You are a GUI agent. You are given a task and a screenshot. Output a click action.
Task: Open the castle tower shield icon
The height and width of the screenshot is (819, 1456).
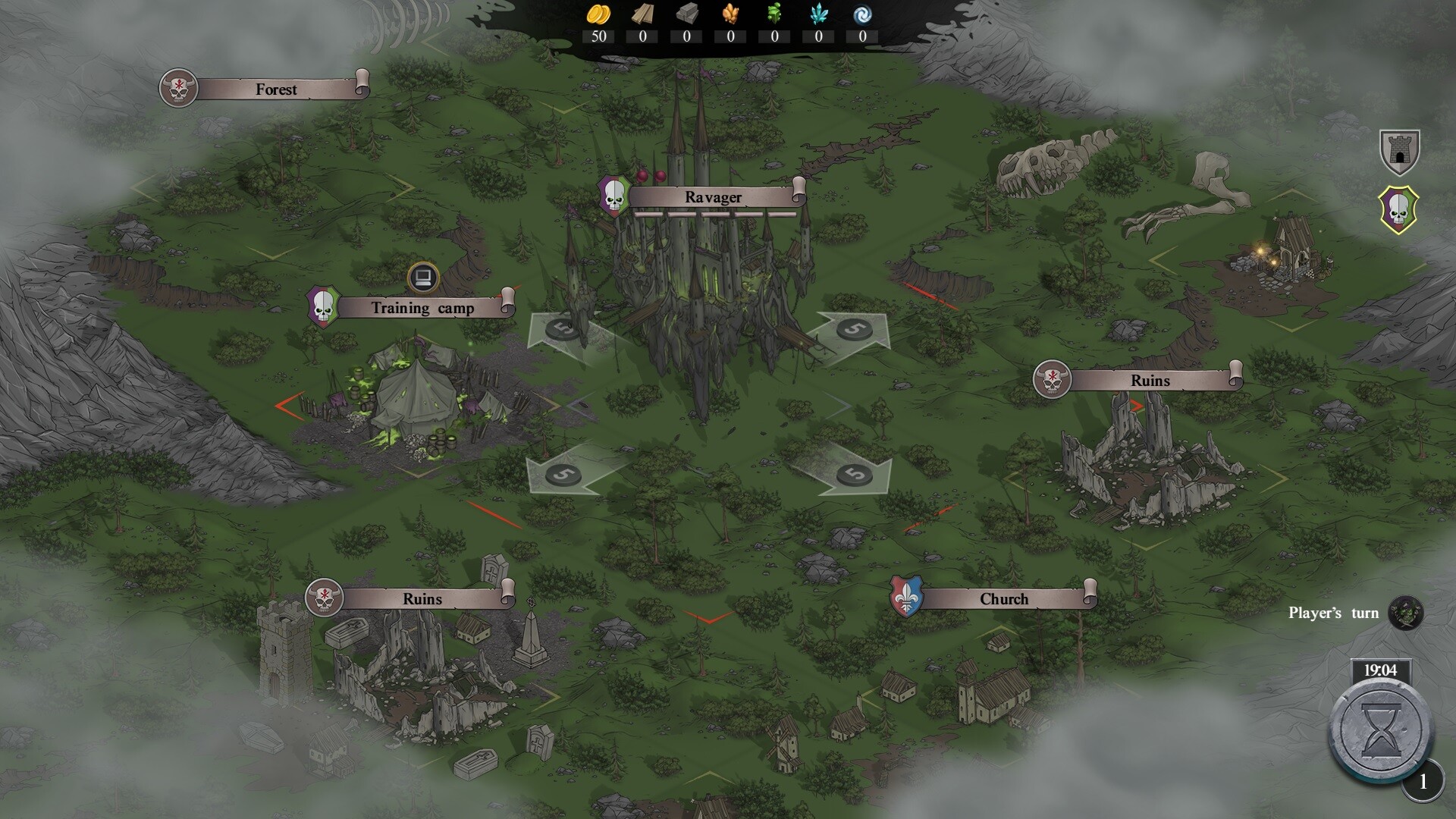(1399, 152)
